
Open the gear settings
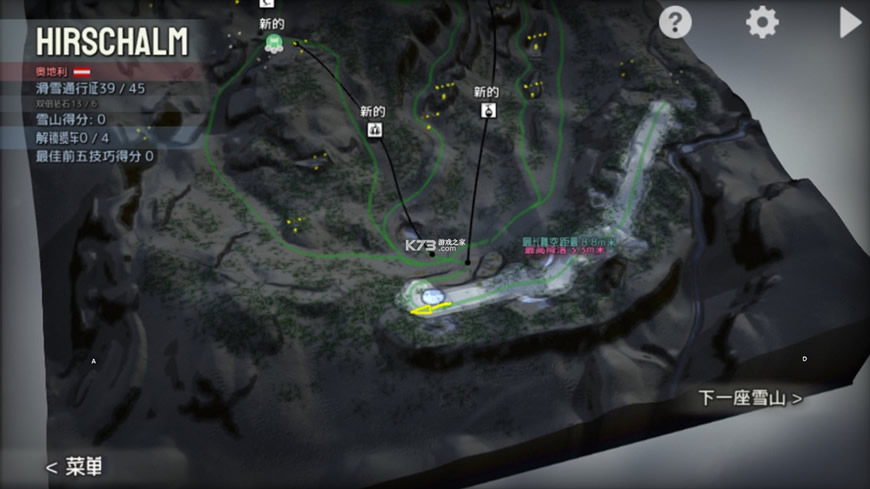pos(762,22)
